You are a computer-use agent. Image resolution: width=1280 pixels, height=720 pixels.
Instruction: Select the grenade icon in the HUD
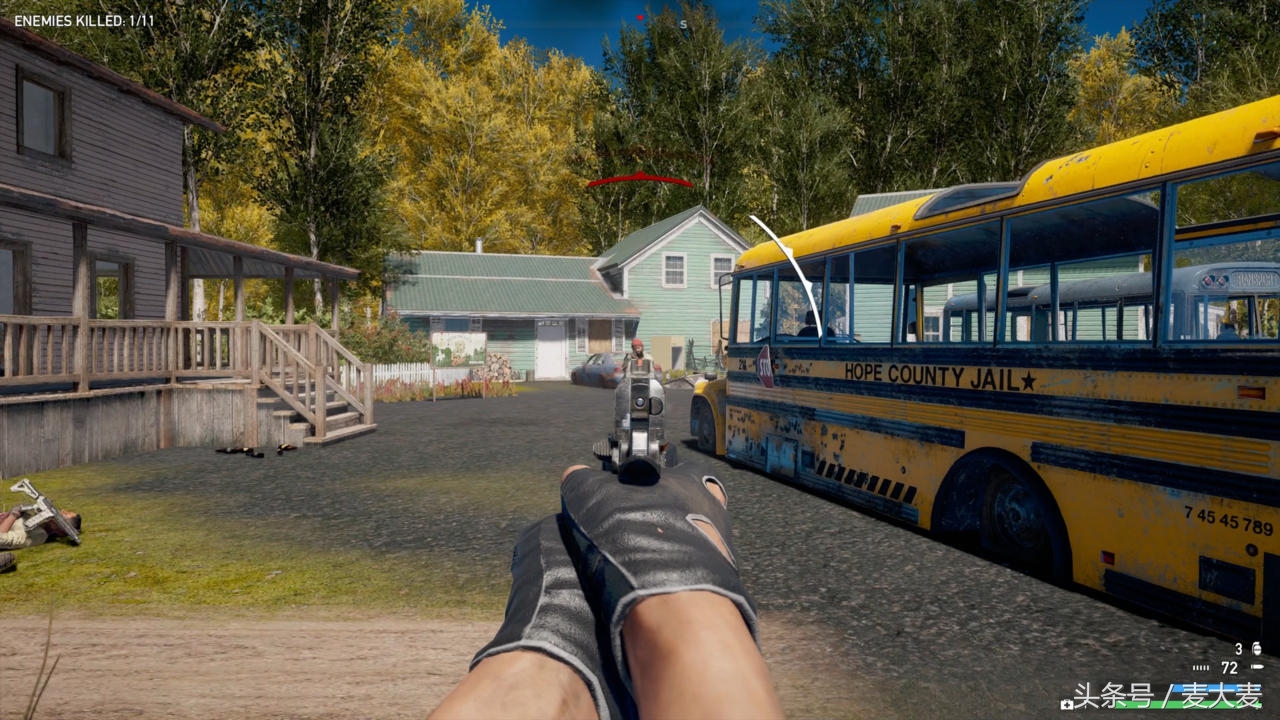(x=1256, y=649)
